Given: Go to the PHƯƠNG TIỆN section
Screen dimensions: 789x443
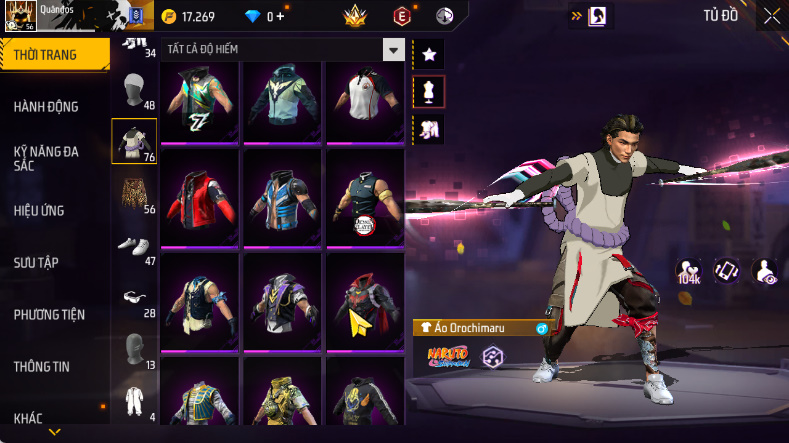Looking at the screenshot, I should pos(49,315).
